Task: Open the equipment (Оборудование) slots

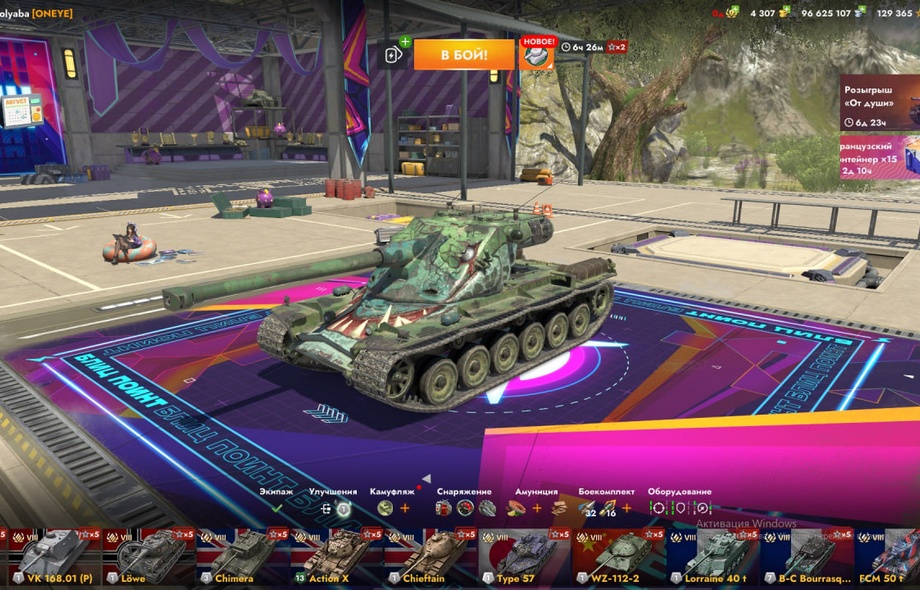Action: pos(679,508)
